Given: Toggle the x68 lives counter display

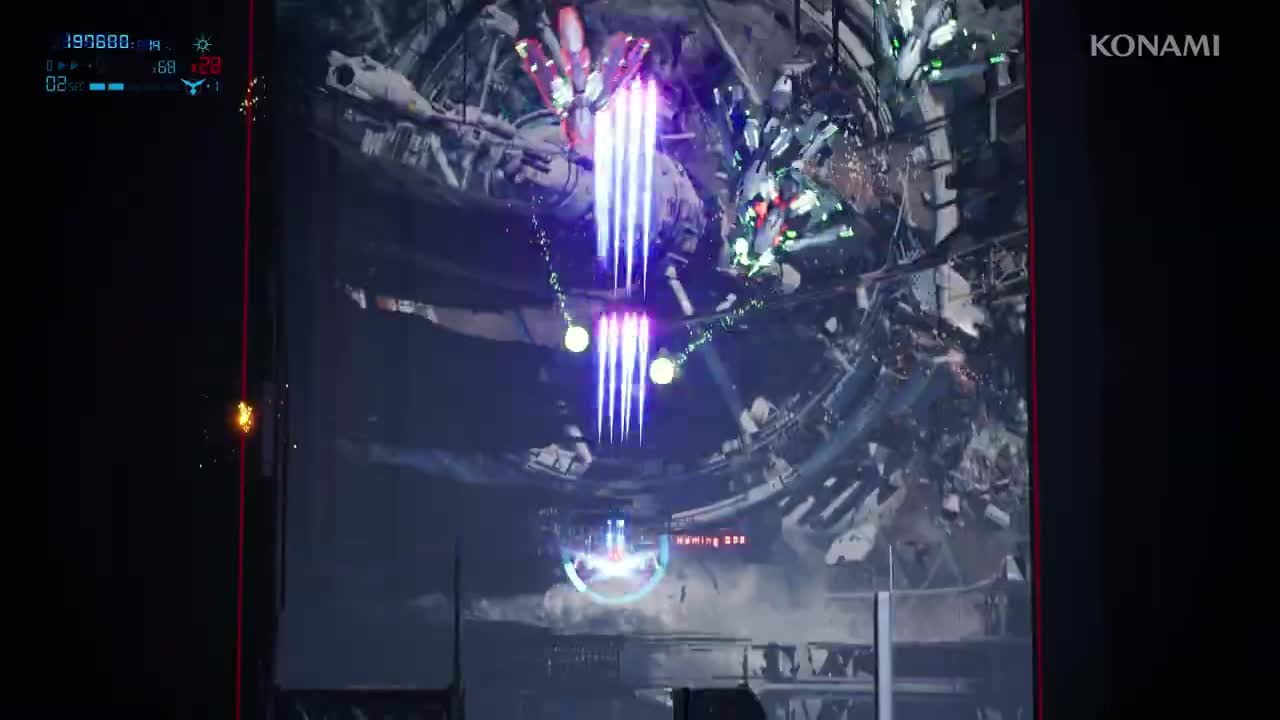Looking at the screenshot, I should (x=163, y=66).
